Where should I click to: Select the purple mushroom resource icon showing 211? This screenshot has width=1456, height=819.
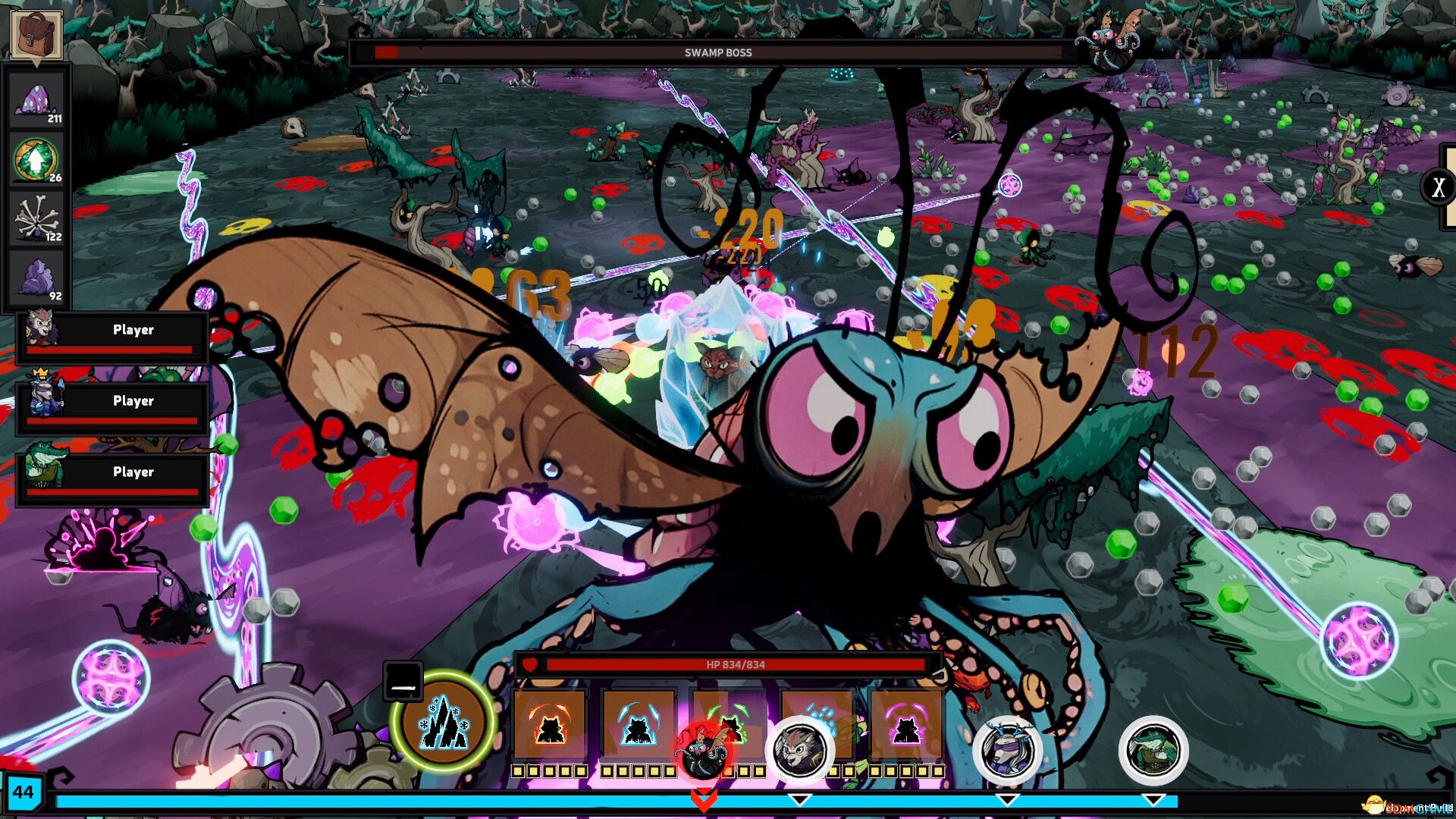coord(36,99)
